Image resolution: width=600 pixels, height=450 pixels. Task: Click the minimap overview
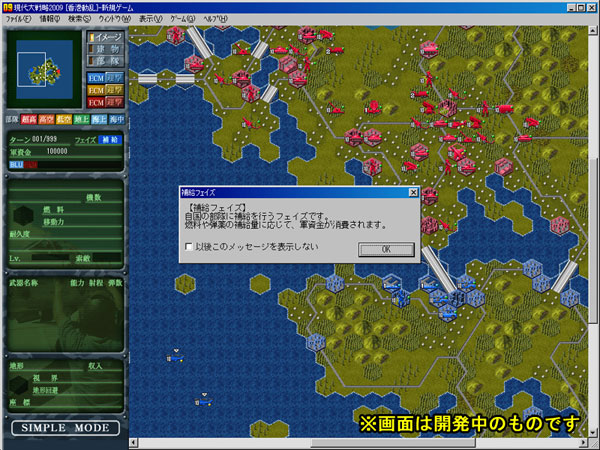click(43, 72)
